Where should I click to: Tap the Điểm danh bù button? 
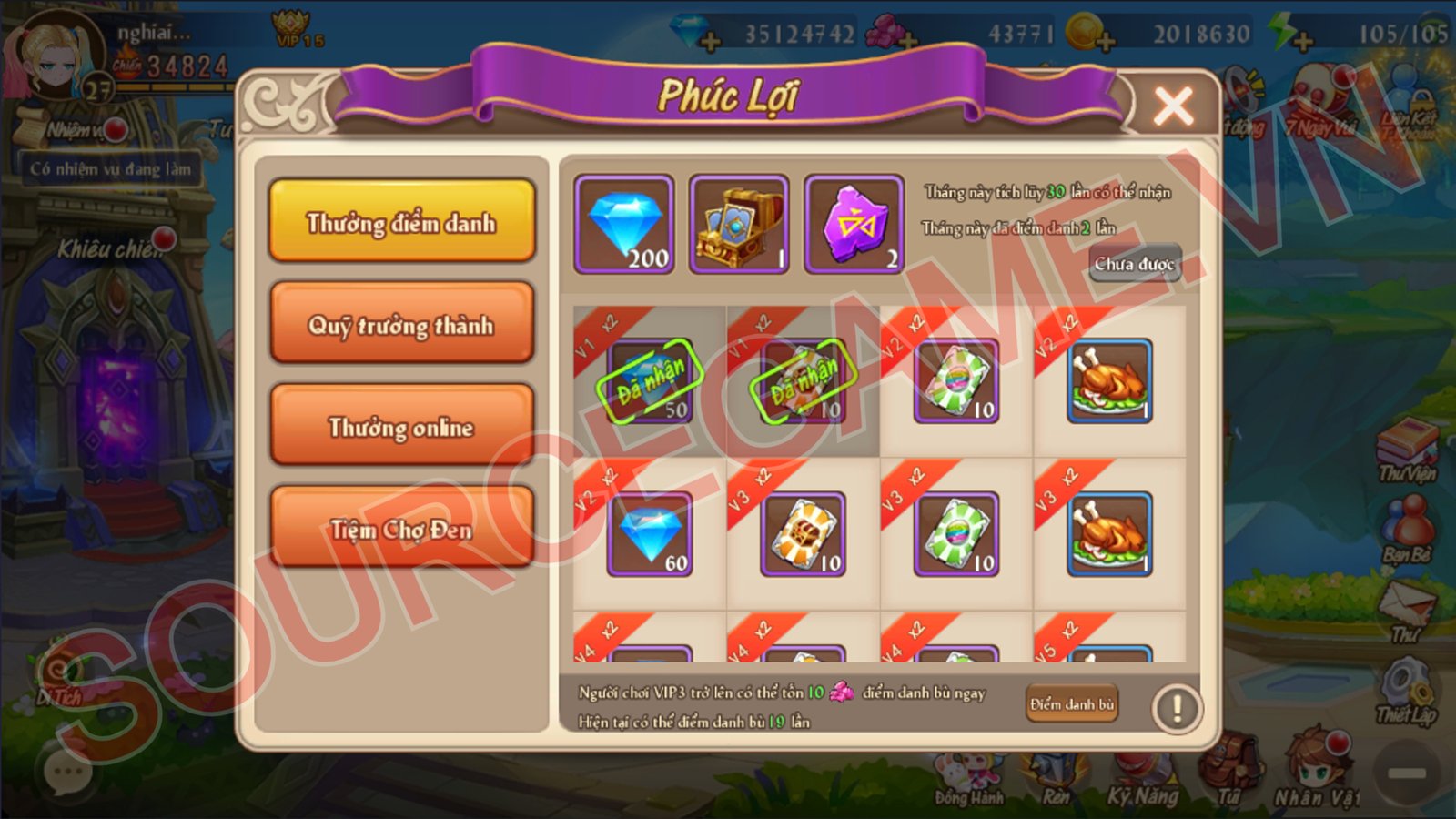click(1071, 704)
